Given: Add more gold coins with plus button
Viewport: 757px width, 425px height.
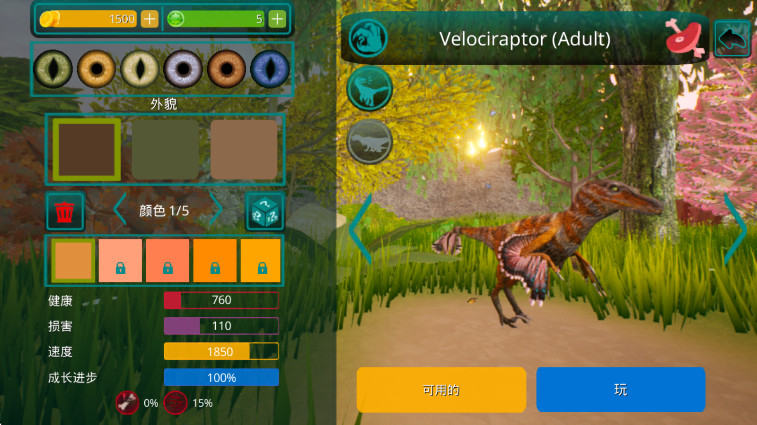Looking at the screenshot, I should [x=149, y=19].
